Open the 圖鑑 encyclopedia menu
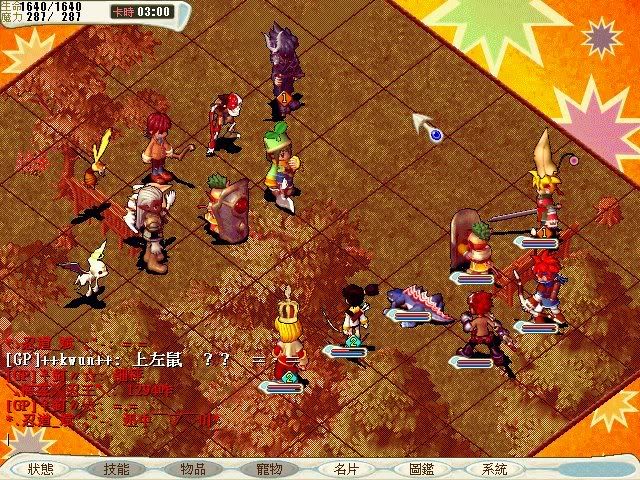Screen dimensions: 640x480 (x=421, y=468)
